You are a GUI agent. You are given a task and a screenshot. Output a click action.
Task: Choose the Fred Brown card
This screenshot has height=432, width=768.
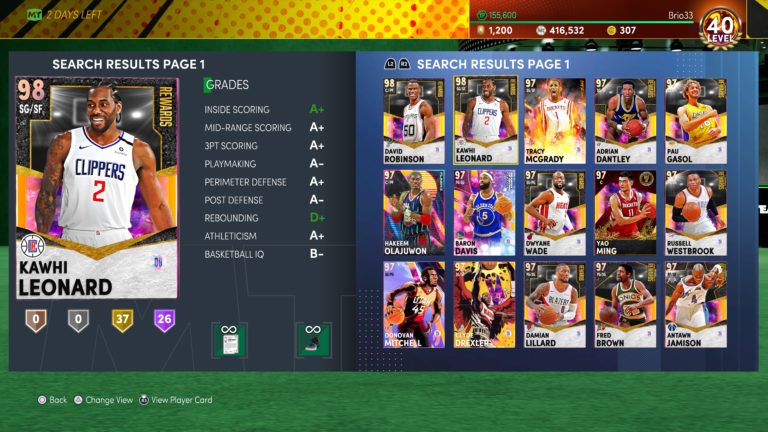point(625,304)
